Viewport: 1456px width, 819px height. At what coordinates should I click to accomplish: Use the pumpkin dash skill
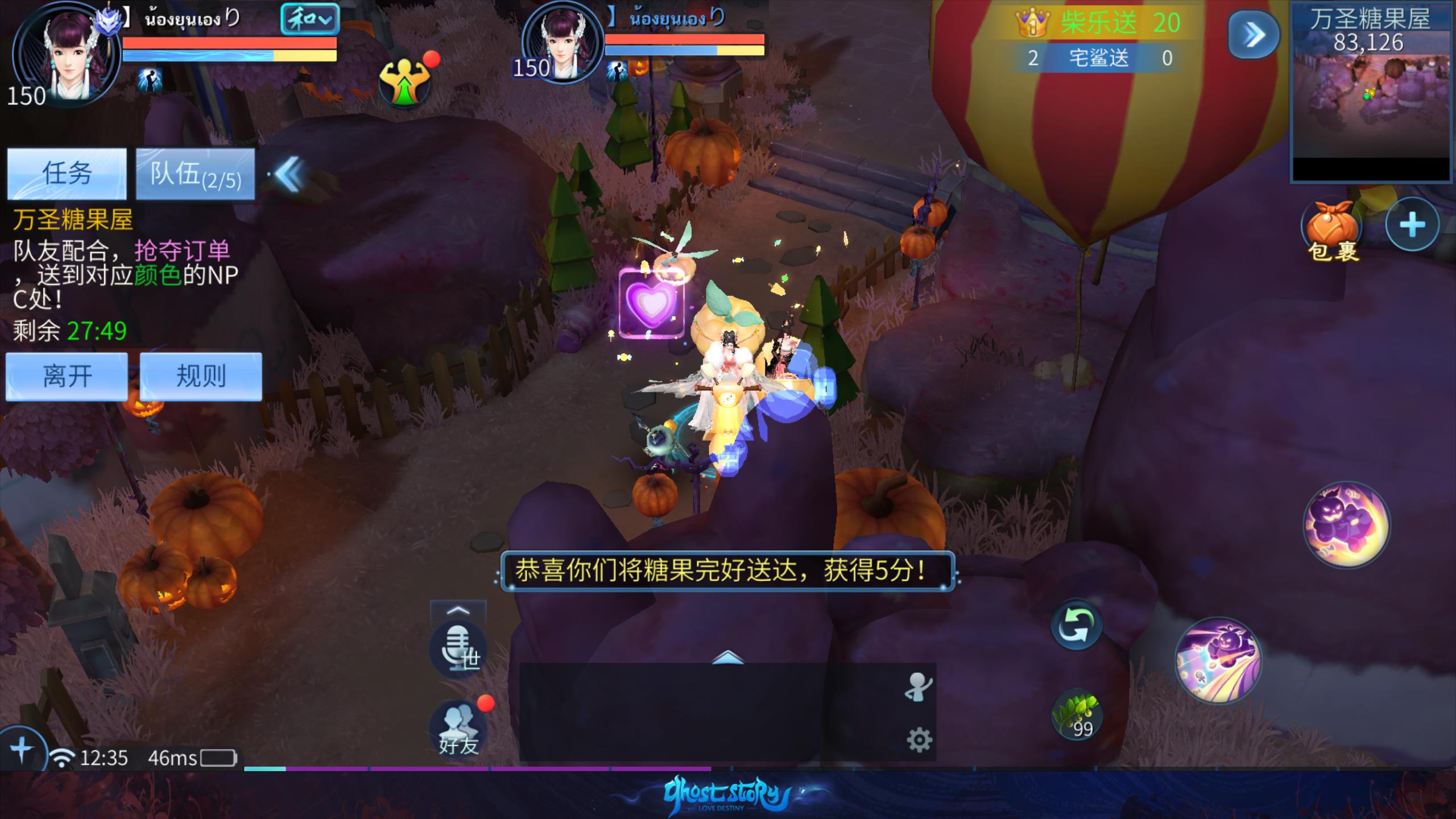click(1218, 660)
